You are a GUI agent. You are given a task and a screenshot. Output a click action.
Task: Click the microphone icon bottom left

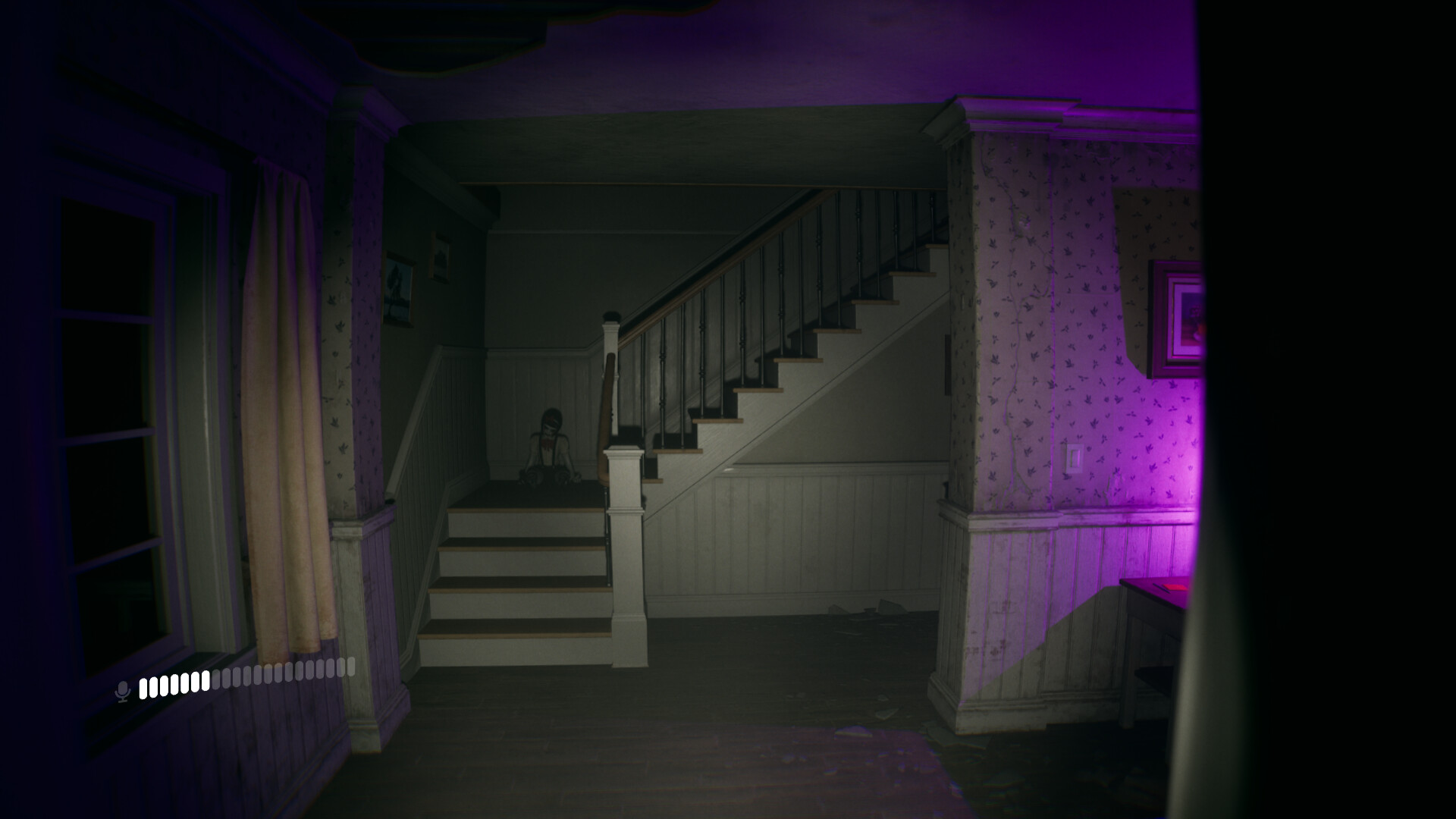tap(124, 690)
